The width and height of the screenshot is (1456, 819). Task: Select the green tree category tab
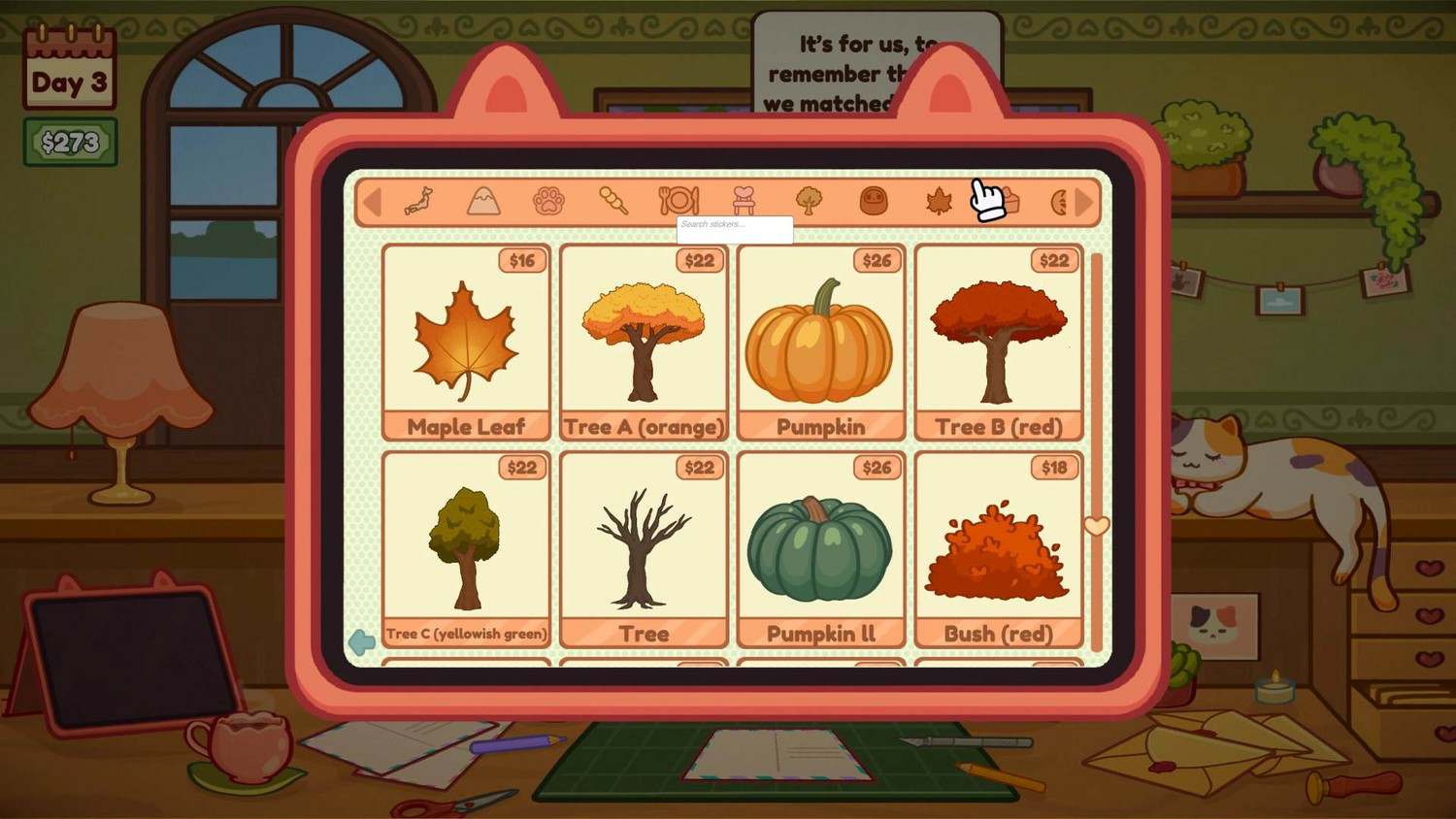[809, 201]
